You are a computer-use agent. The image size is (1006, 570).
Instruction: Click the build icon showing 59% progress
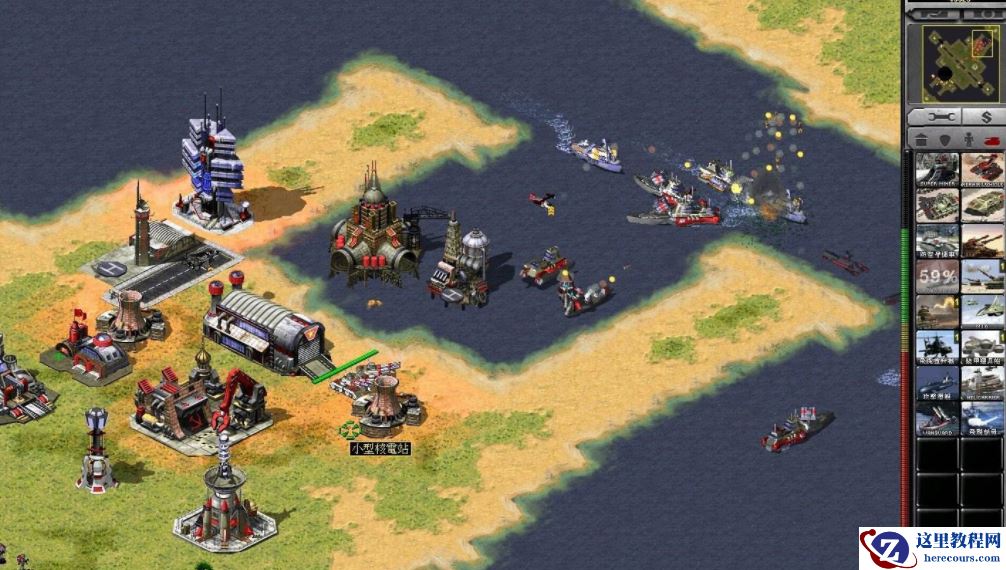(x=937, y=277)
